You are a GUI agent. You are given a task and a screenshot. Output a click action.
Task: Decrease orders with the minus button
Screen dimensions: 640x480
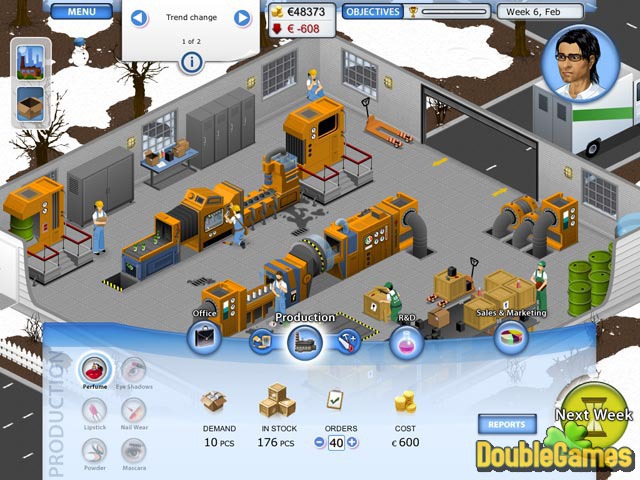pos(319,442)
